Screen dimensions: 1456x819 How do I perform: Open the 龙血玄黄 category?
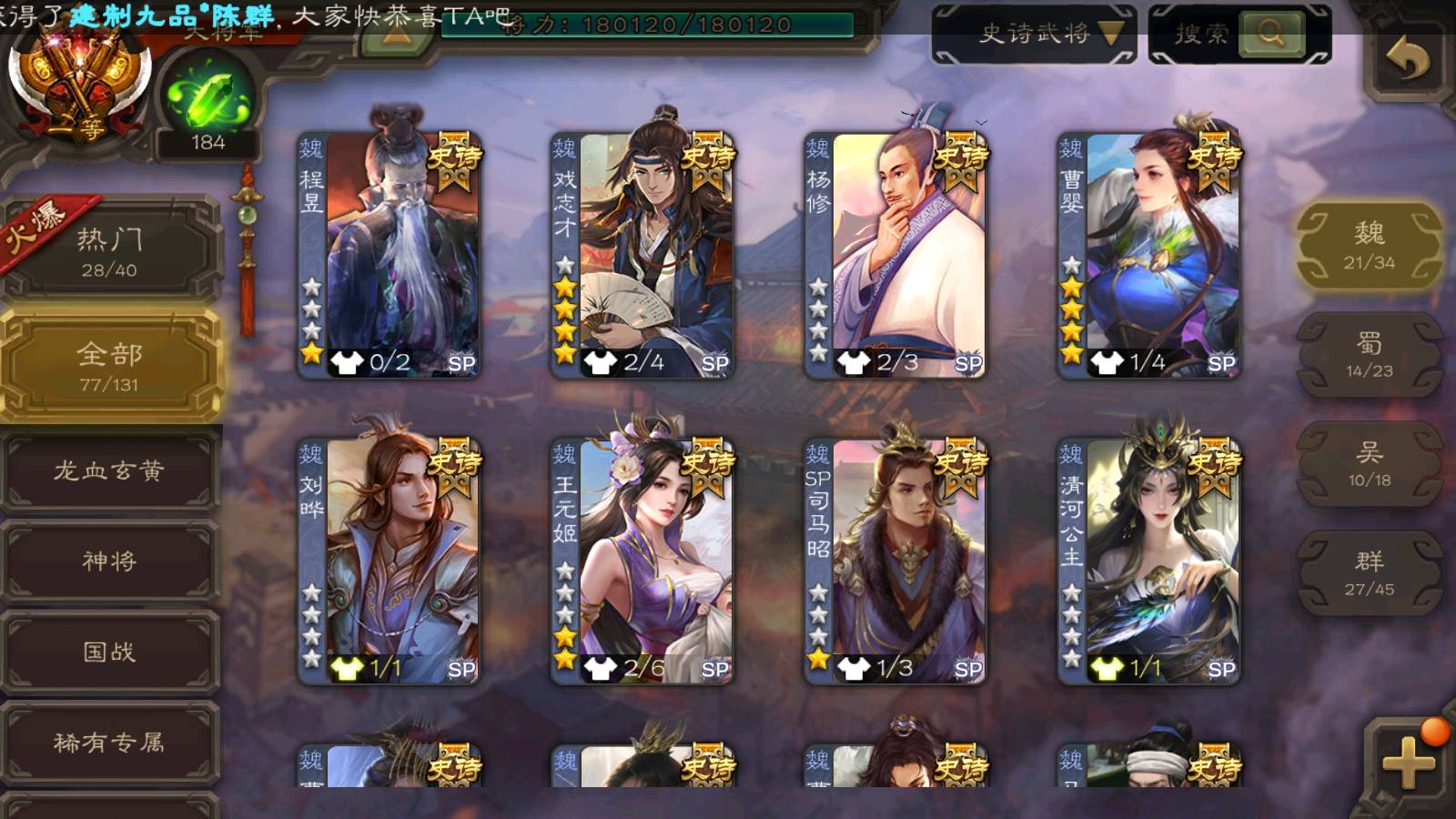[109, 470]
